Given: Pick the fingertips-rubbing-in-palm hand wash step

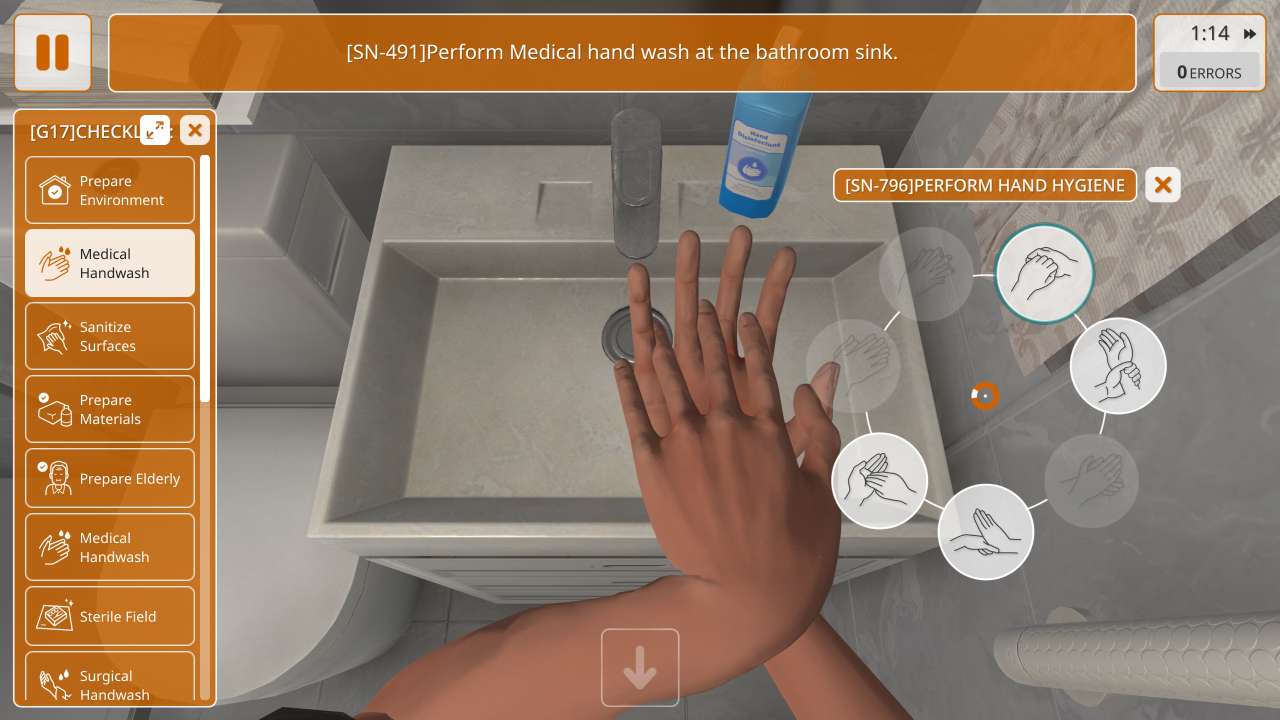Looking at the screenshot, I should [x=880, y=480].
